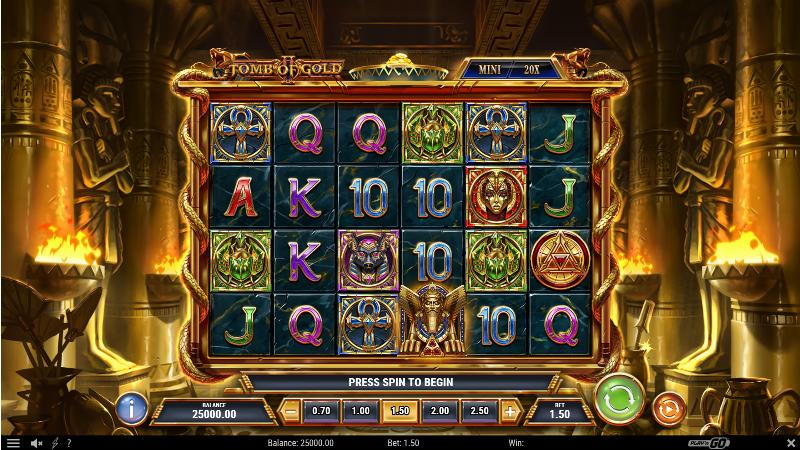Set bet to 2.00
Viewport: 800px width, 450px height.
pos(440,410)
